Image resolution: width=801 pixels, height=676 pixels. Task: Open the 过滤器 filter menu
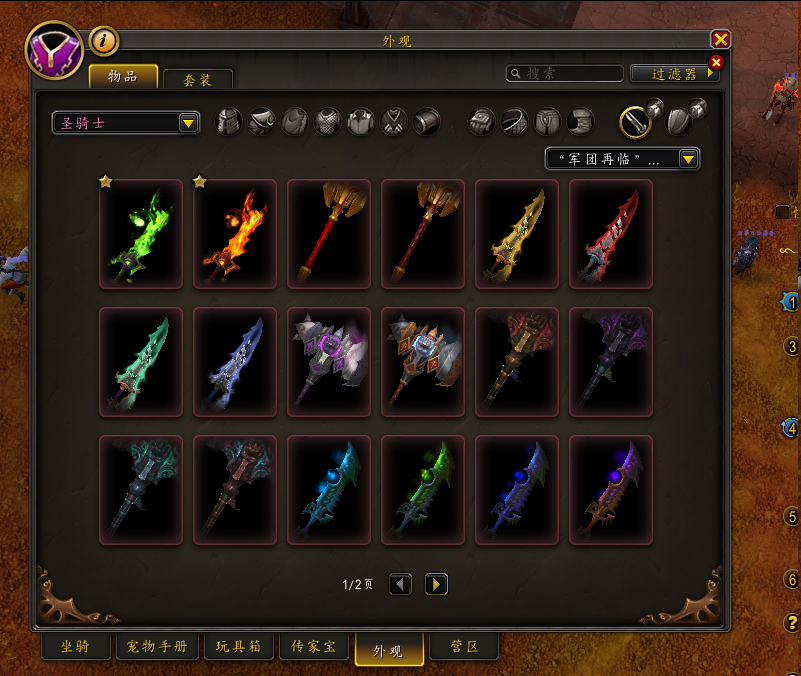675,74
